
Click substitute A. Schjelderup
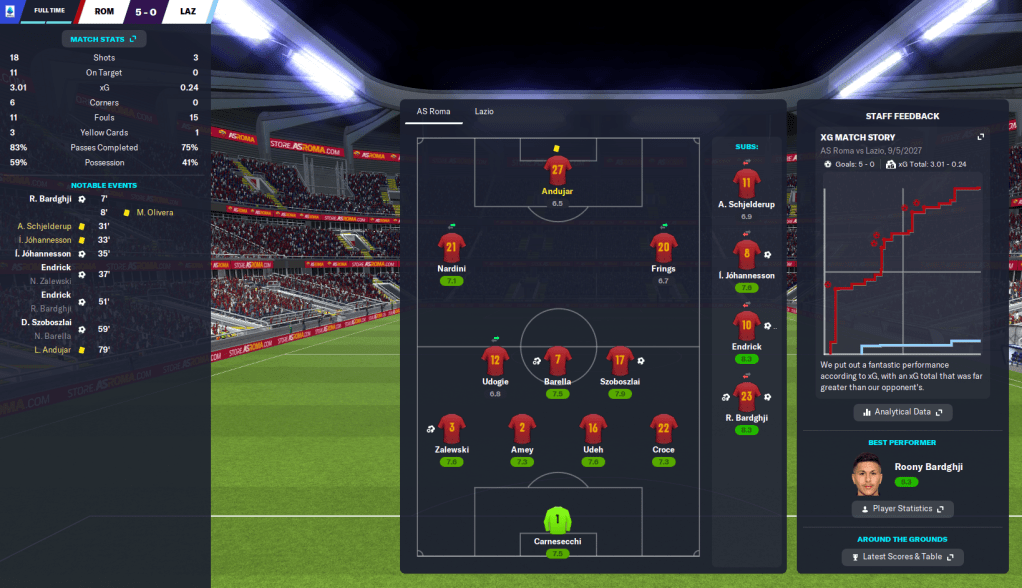pyautogui.click(x=746, y=183)
